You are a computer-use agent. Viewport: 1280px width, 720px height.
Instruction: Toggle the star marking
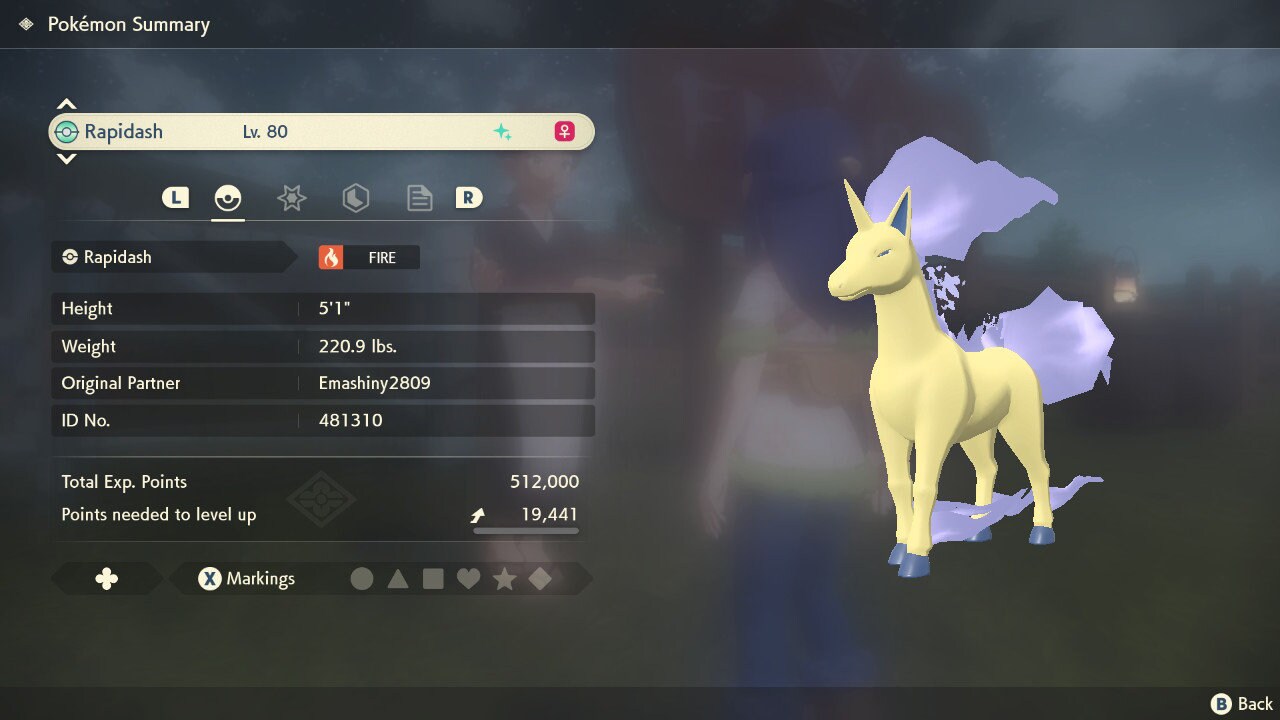[504, 578]
